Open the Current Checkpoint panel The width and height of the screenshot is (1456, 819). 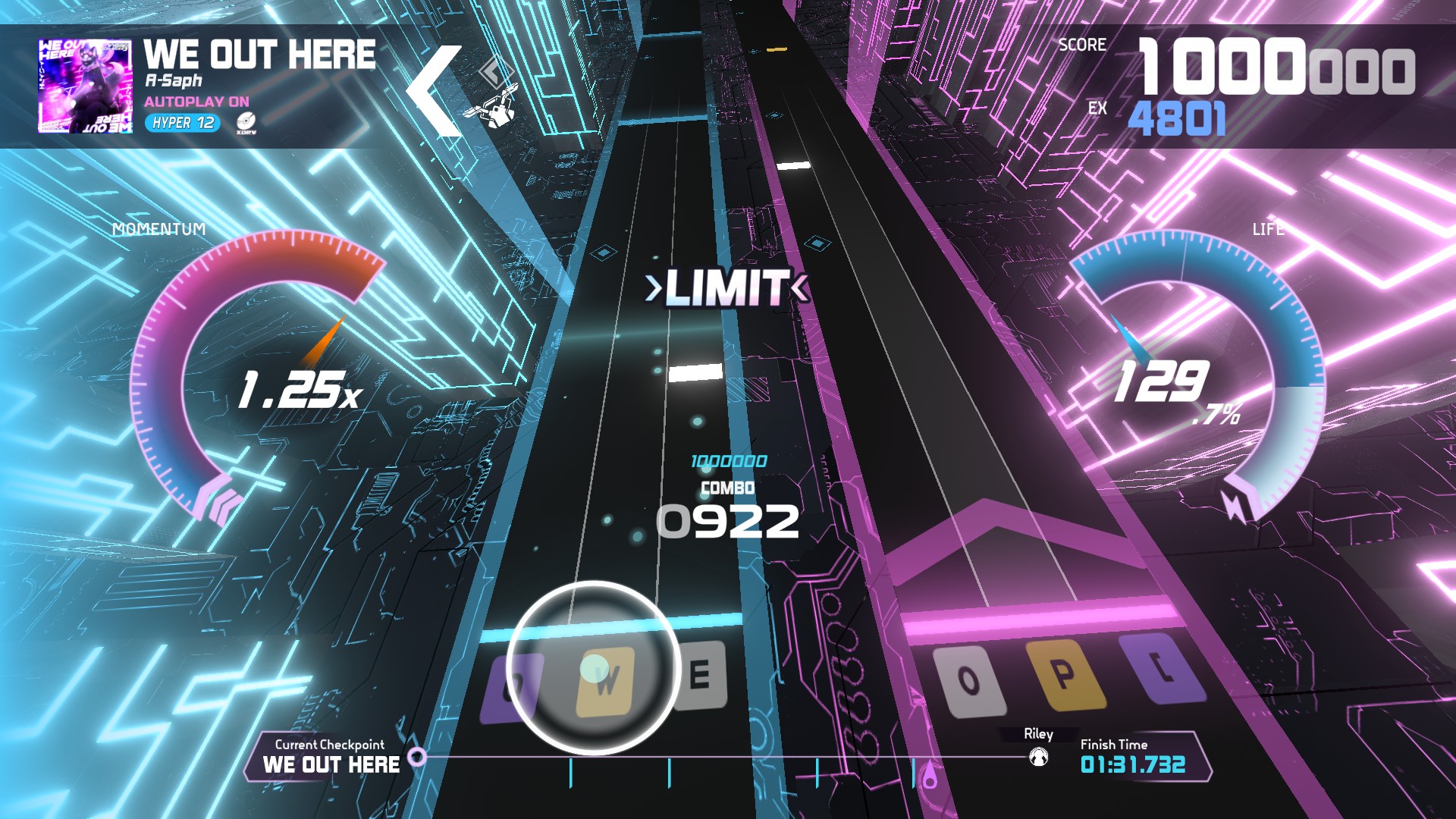[331, 756]
